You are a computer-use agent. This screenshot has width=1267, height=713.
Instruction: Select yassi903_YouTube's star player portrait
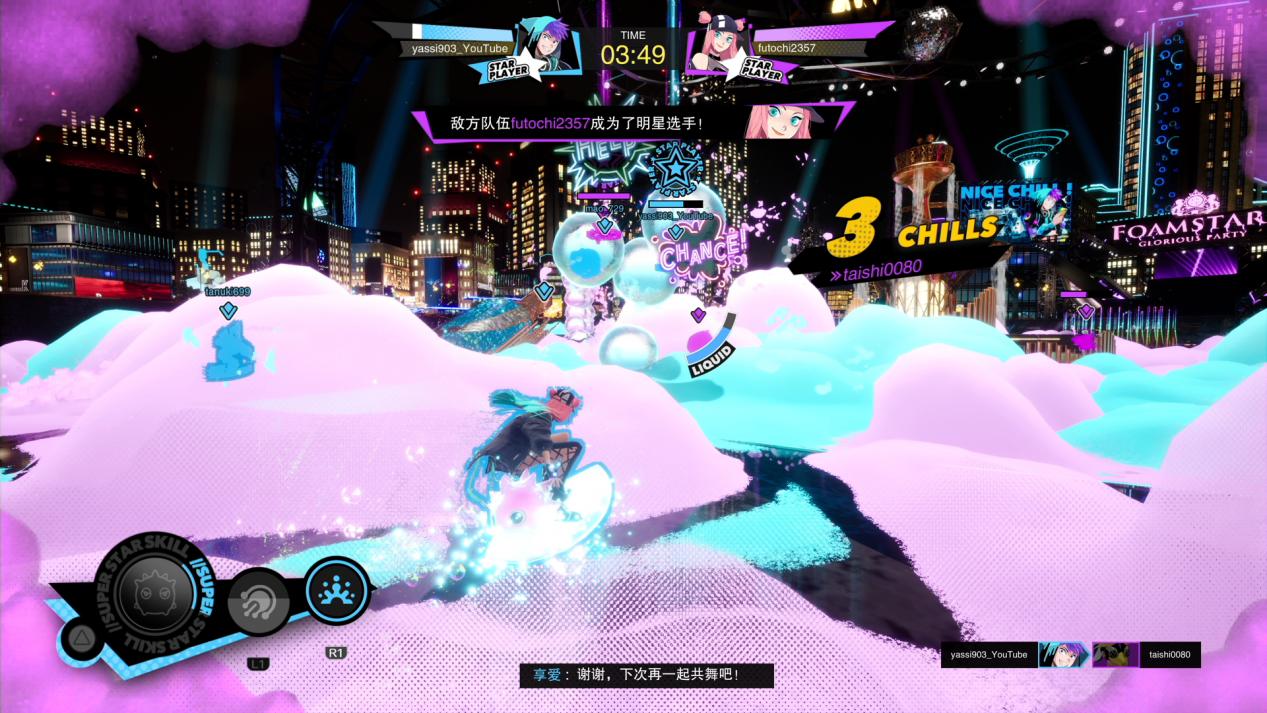pyautogui.click(x=544, y=46)
